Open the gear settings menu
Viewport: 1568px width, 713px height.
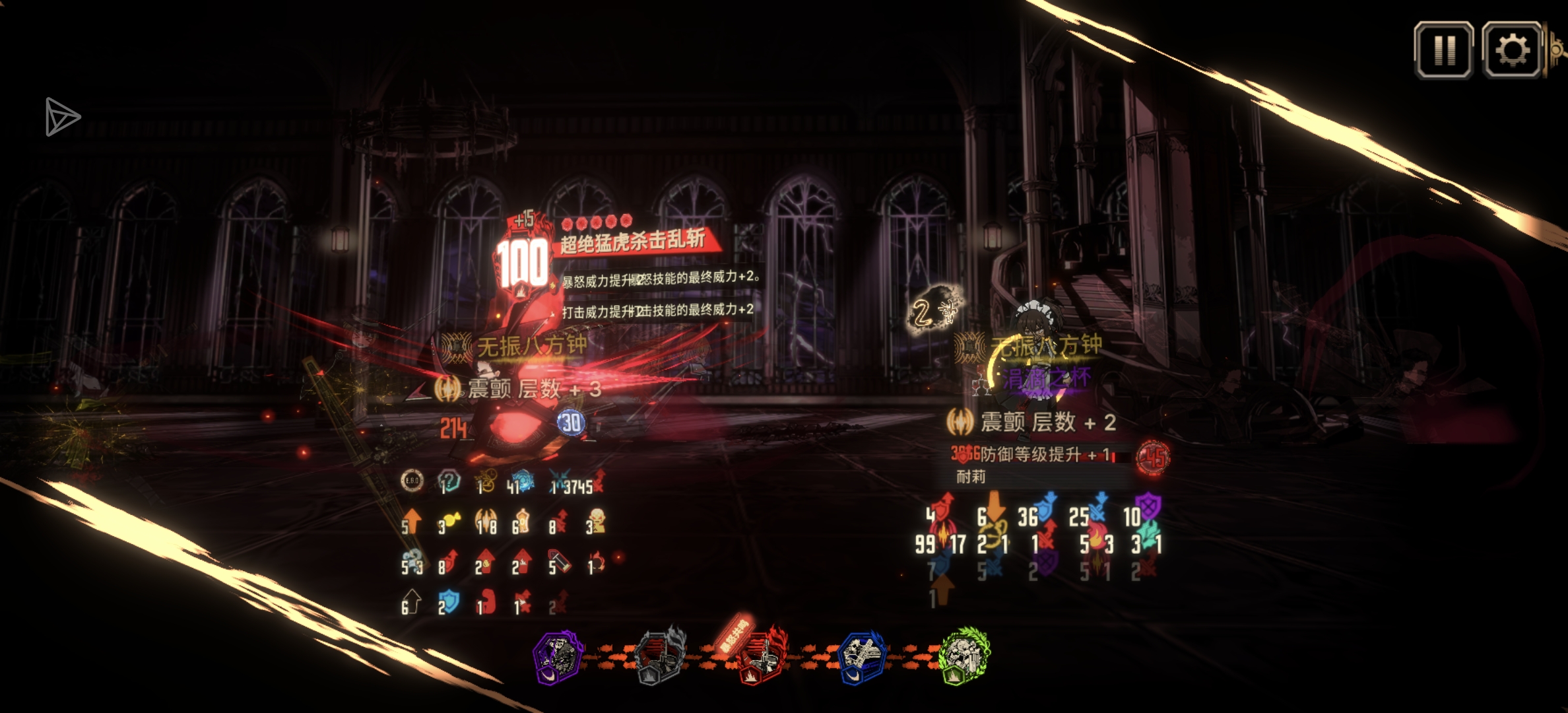pos(1511,50)
